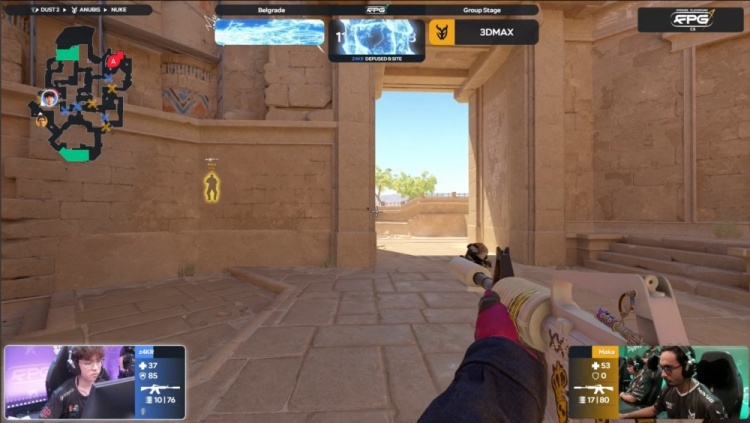Open the RPG tournament logo in the corner
750x423 pixels.
coord(691,19)
